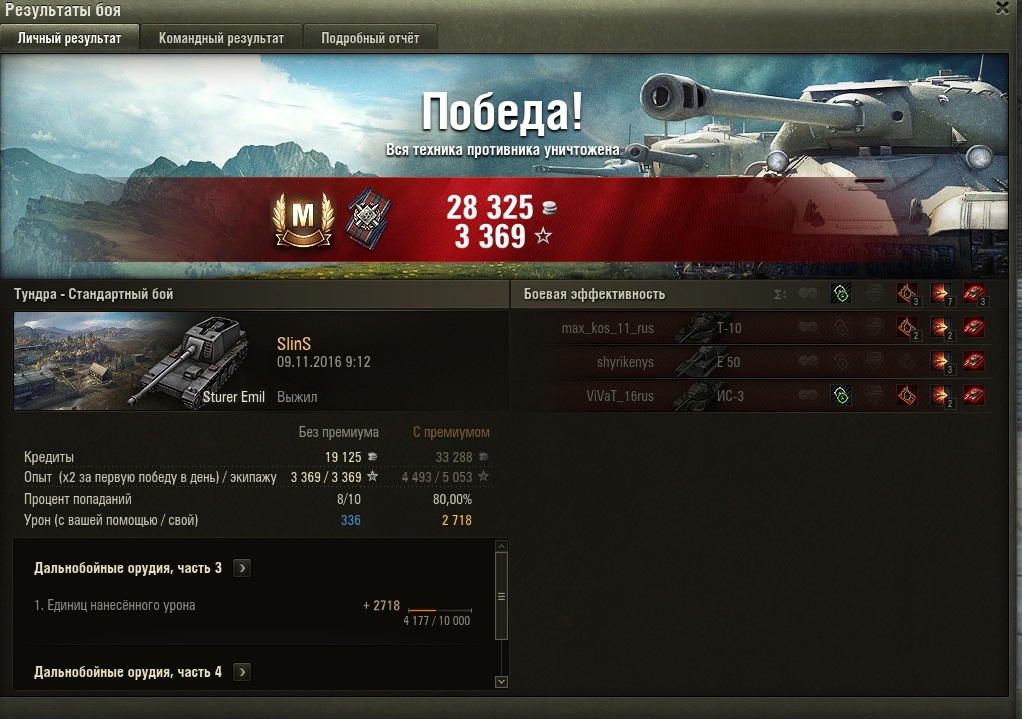The image size is (1022, 719).
Task: Open the Командный результат tab
Action: click(x=221, y=38)
